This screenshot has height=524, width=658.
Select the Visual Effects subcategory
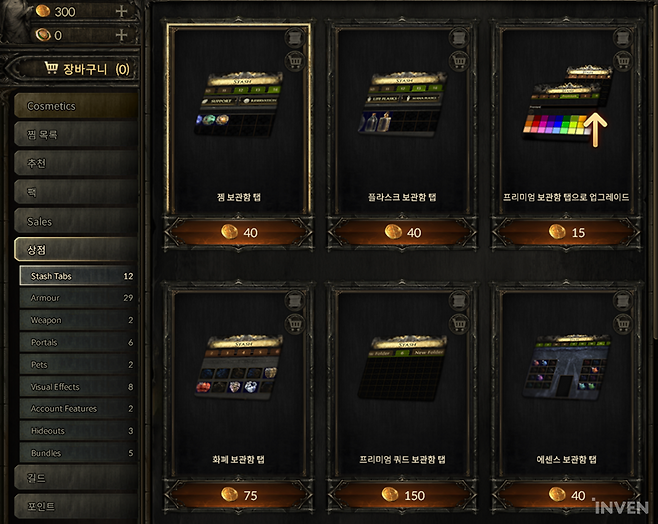coord(77,387)
